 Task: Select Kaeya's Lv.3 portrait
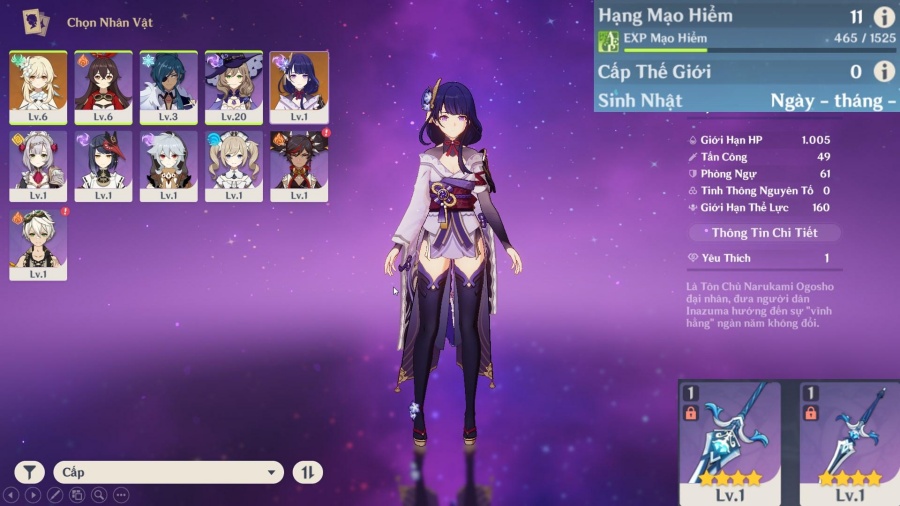point(168,86)
